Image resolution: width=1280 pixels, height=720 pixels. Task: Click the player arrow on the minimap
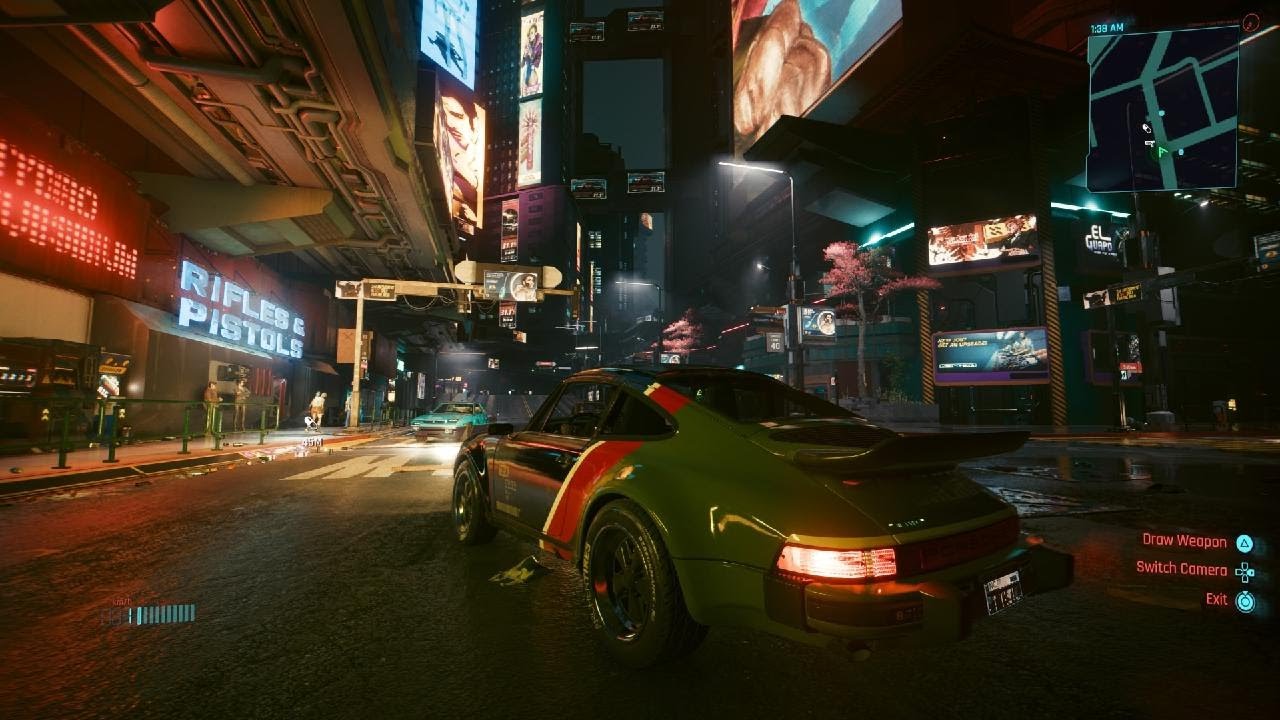1162,150
